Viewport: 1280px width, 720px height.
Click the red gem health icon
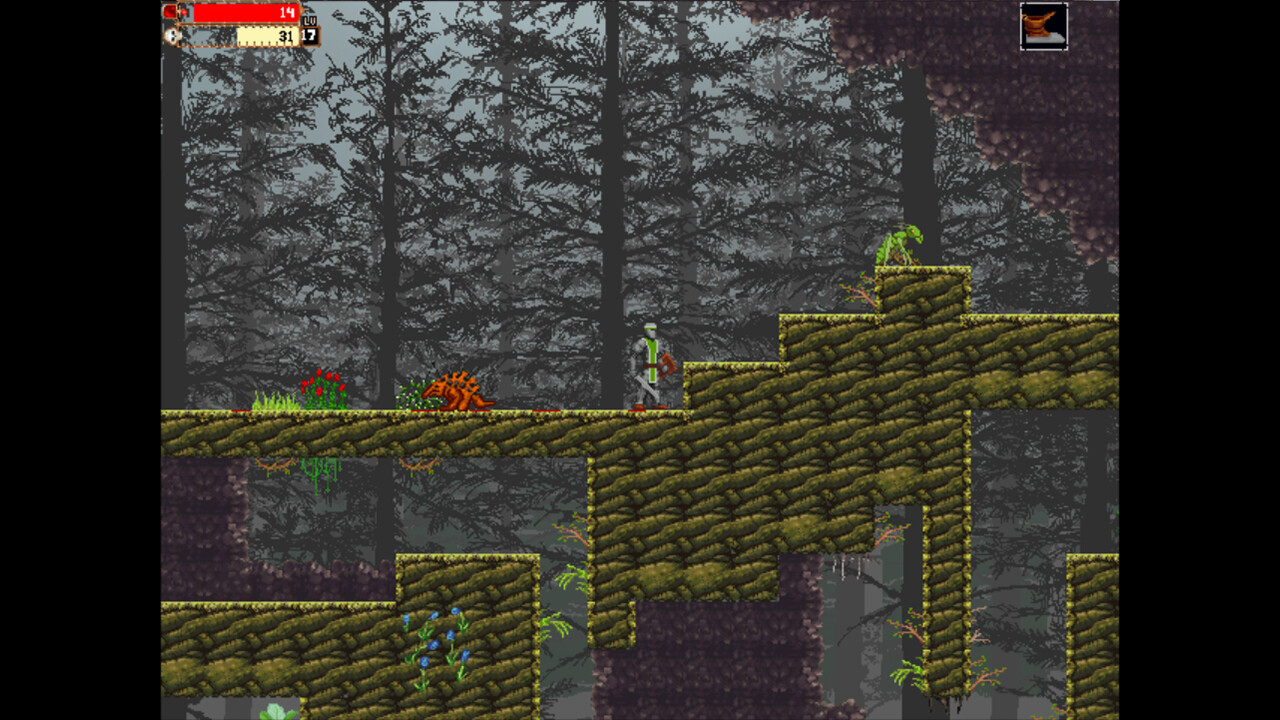[x=171, y=11]
